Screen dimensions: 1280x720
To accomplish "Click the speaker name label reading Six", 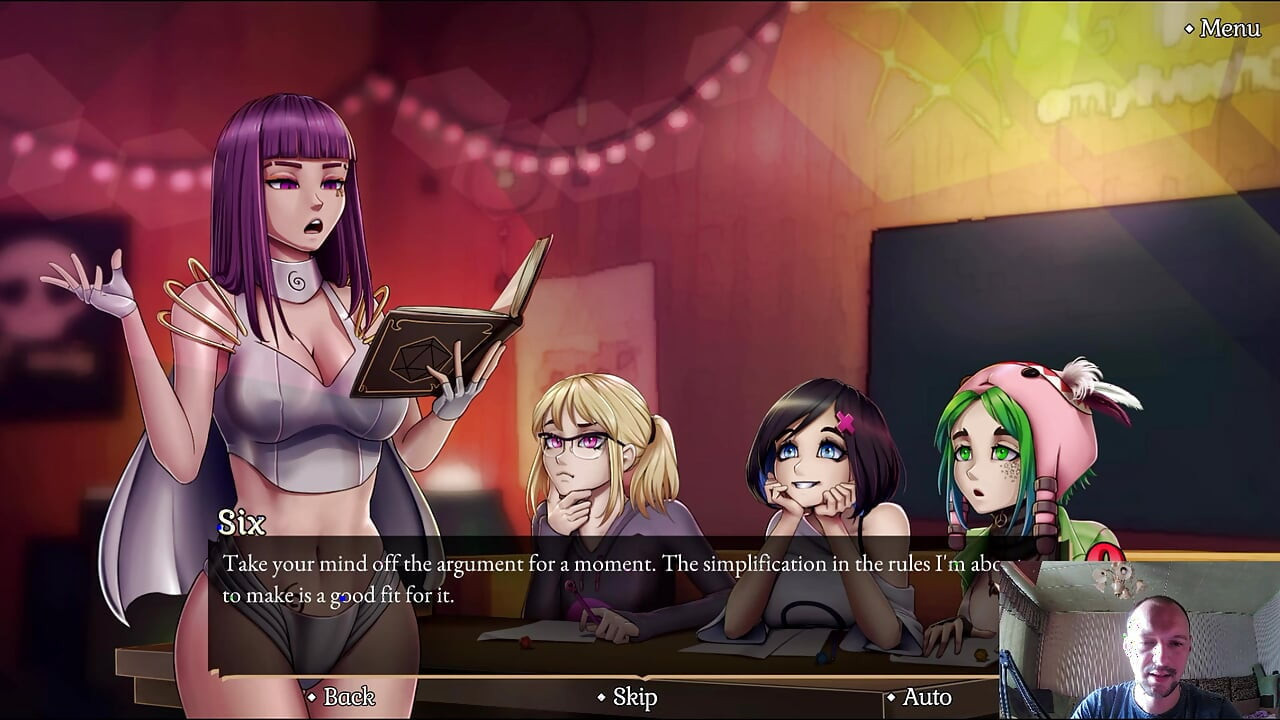I will [x=243, y=519].
